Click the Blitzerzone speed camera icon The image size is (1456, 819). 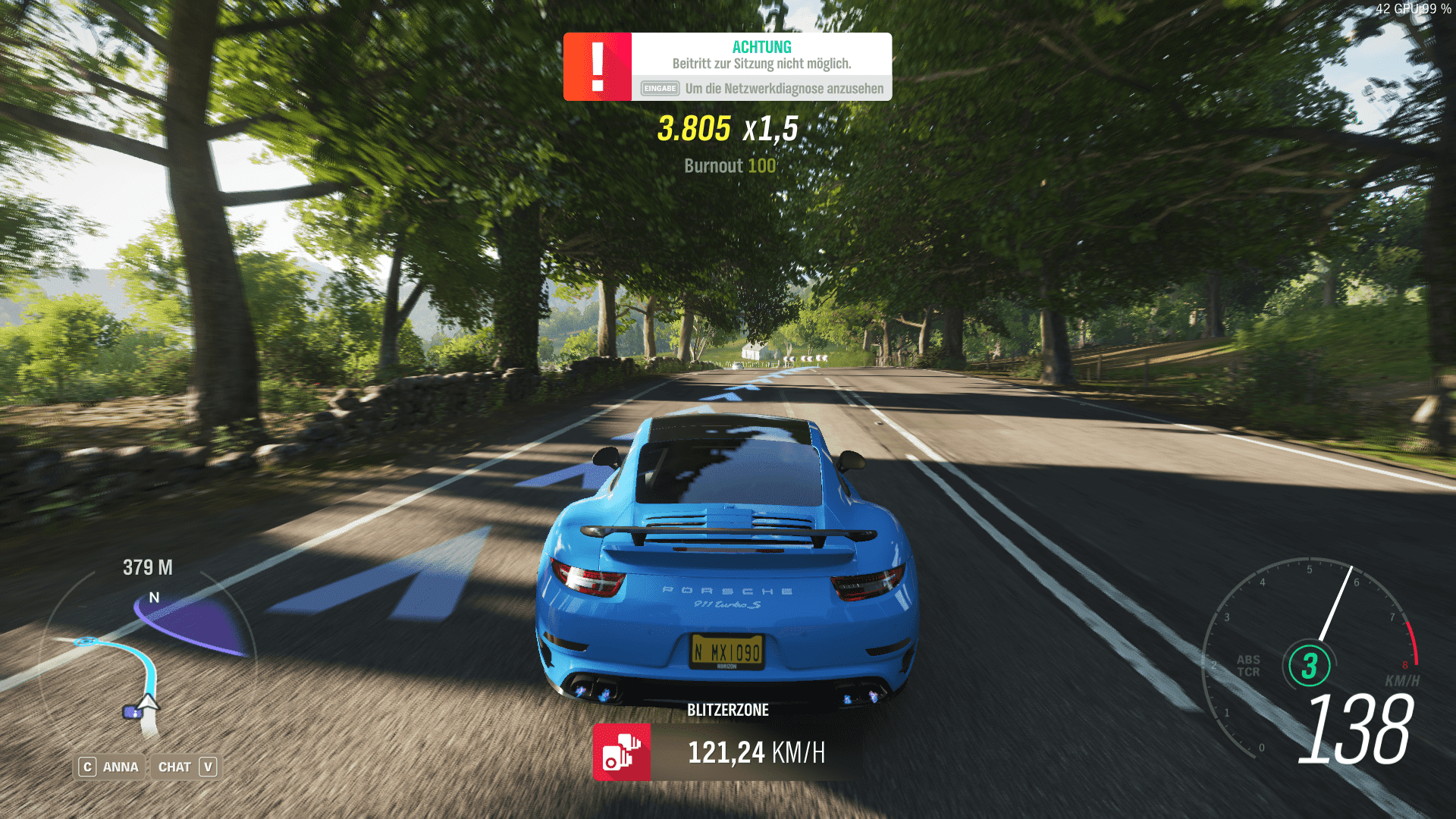coord(621,752)
